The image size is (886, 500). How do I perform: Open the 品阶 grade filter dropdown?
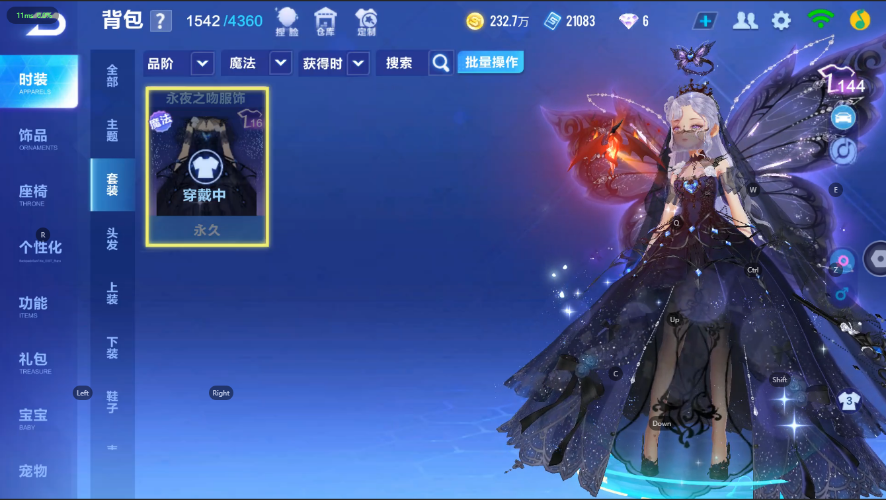point(202,63)
